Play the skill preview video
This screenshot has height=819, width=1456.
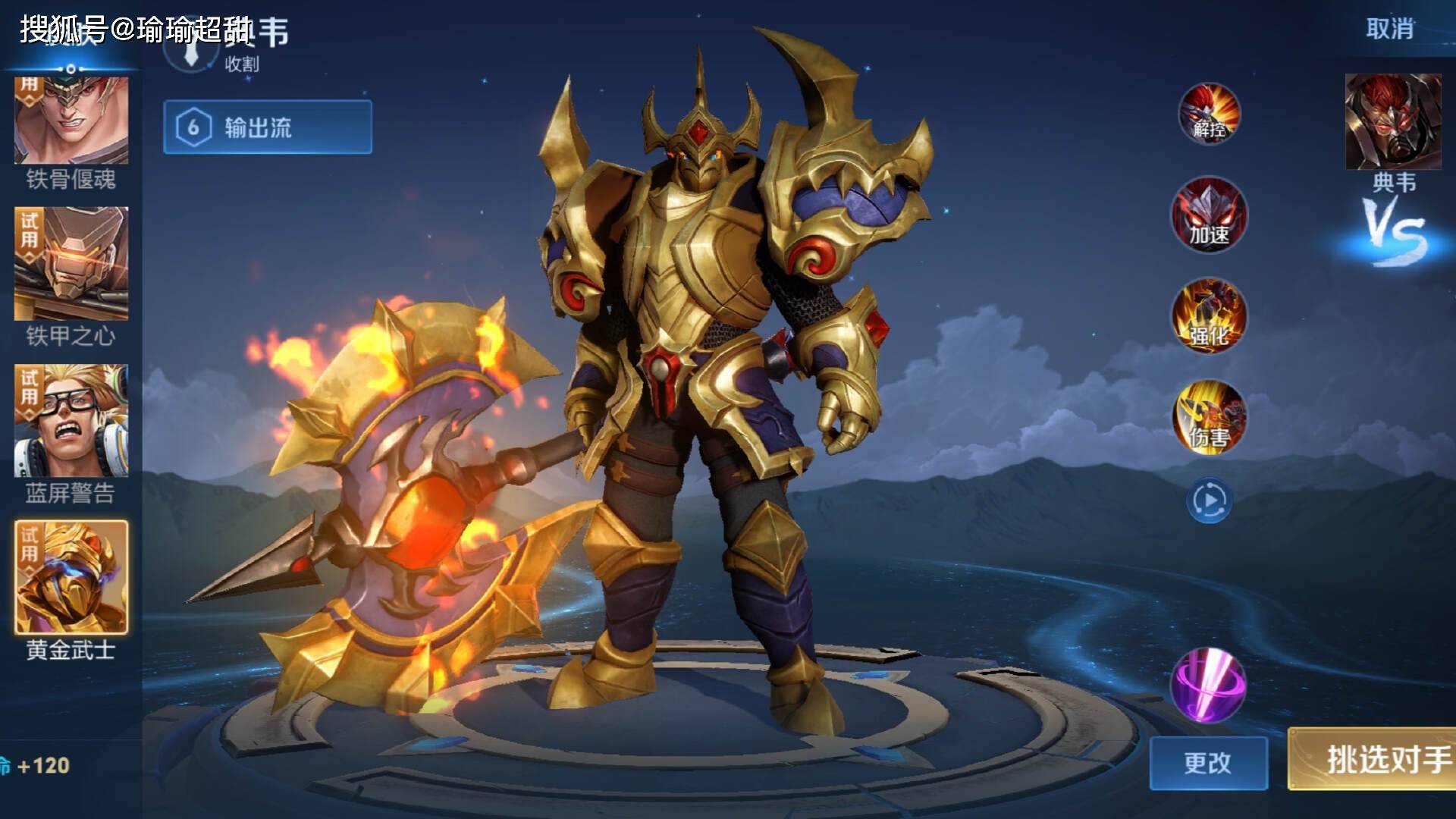[x=1209, y=500]
